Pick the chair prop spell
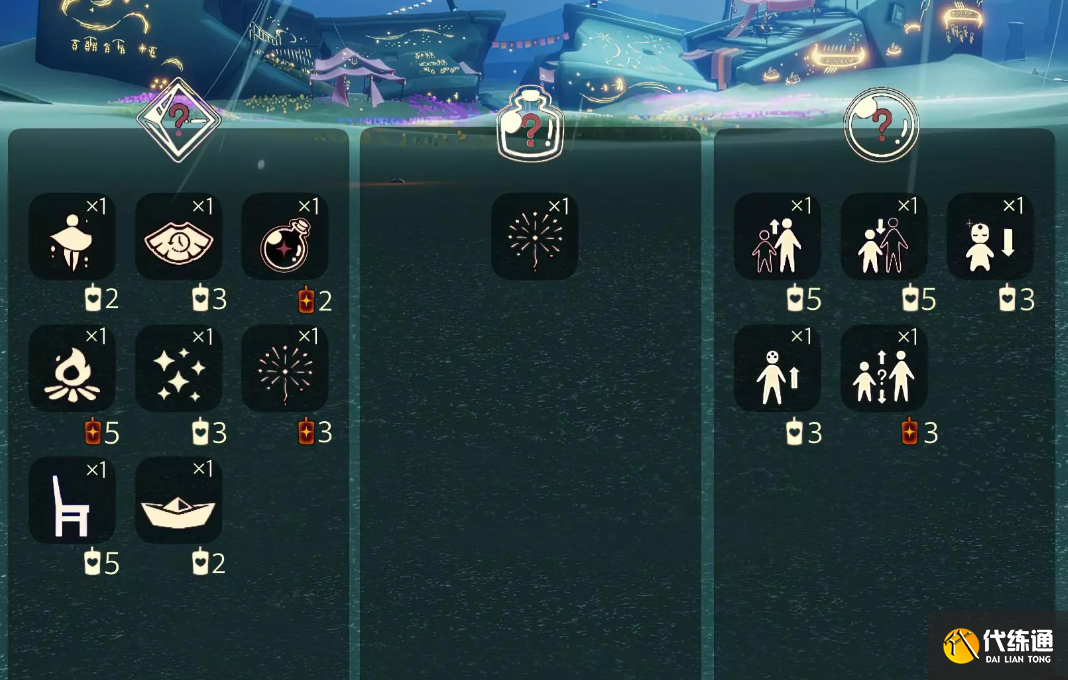The width and height of the screenshot is (1068, 680). [72, 500]
